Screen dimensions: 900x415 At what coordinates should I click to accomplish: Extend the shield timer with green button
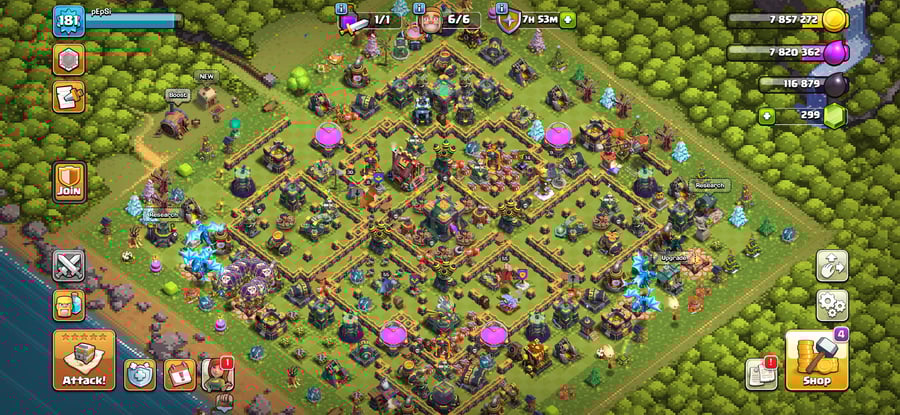tap(568, 19)
